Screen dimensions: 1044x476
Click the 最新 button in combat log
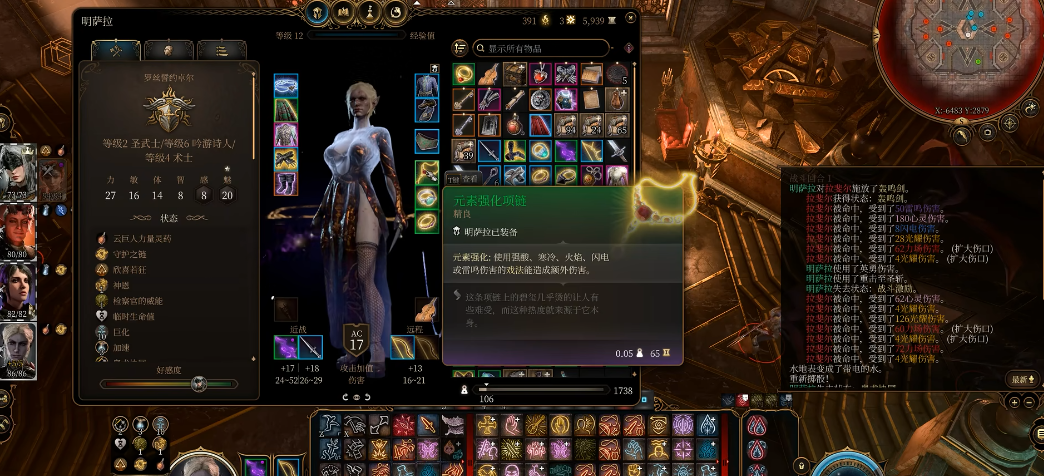click(x=1021, y=379)
